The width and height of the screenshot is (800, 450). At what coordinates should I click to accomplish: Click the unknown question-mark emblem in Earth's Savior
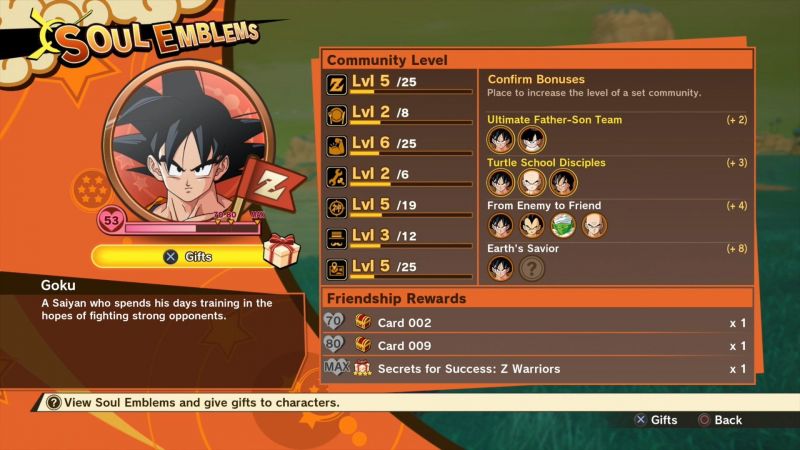533,269
